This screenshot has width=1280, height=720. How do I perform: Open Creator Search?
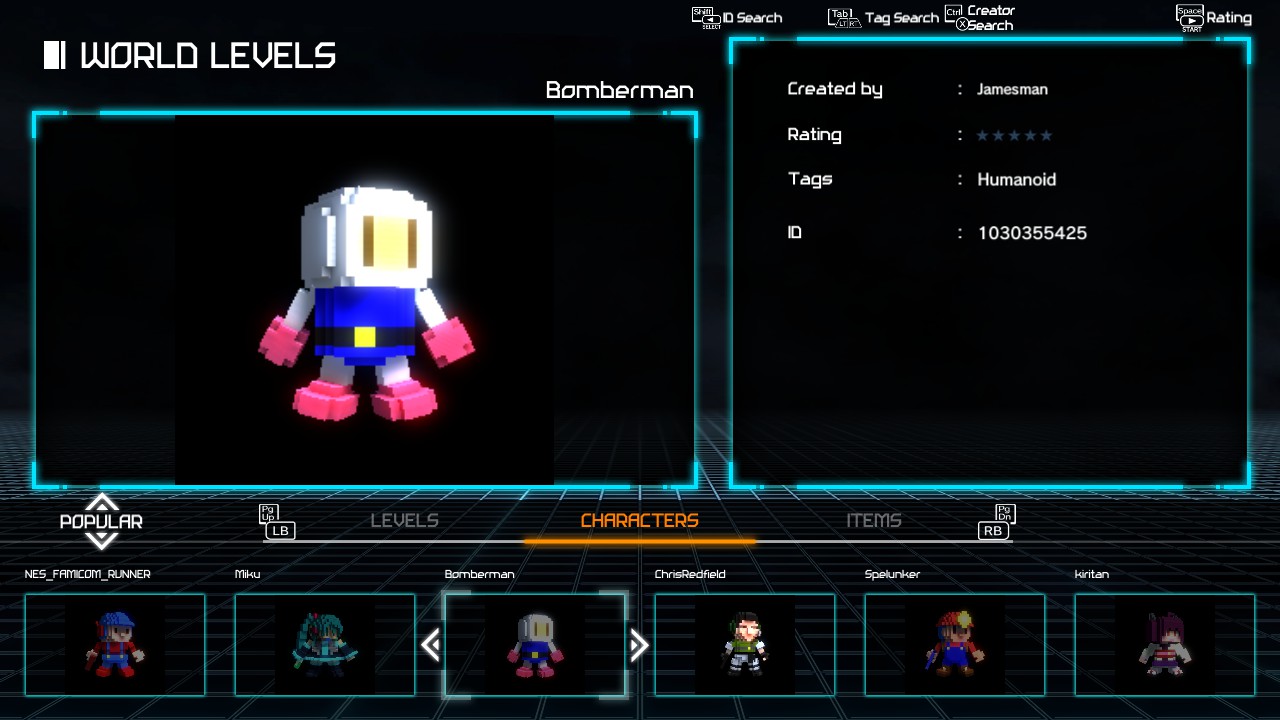click(x=981, y=18)
